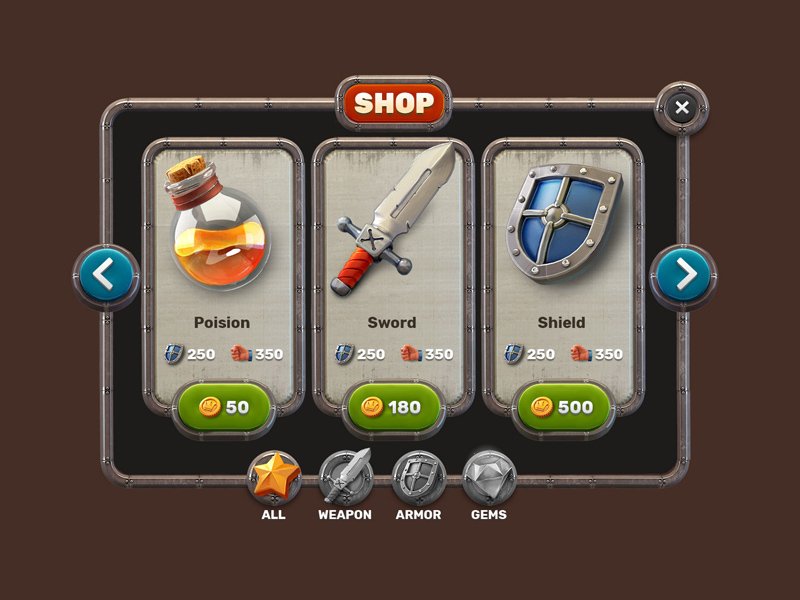The height and width of the screenshot is (600, 800).
Task: Switch to the Armor category tab
Action: point(418,478)
